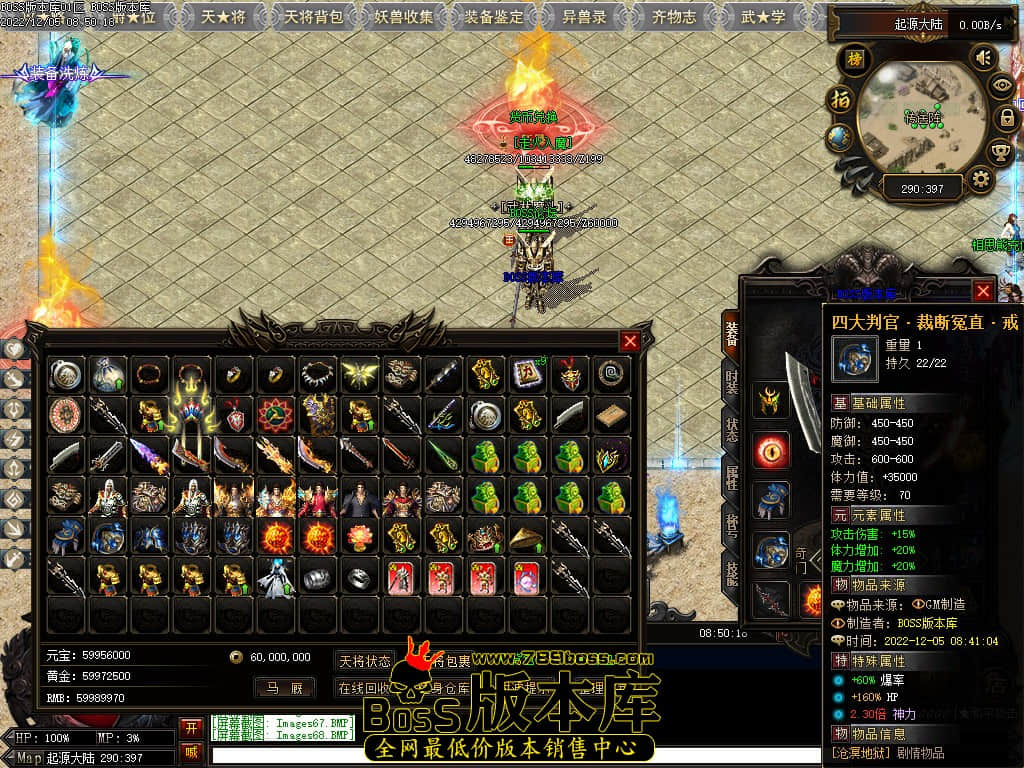Screen dimensions: 1024x768
Task: Open settings via the gear icon
Action: coord(980,180)
